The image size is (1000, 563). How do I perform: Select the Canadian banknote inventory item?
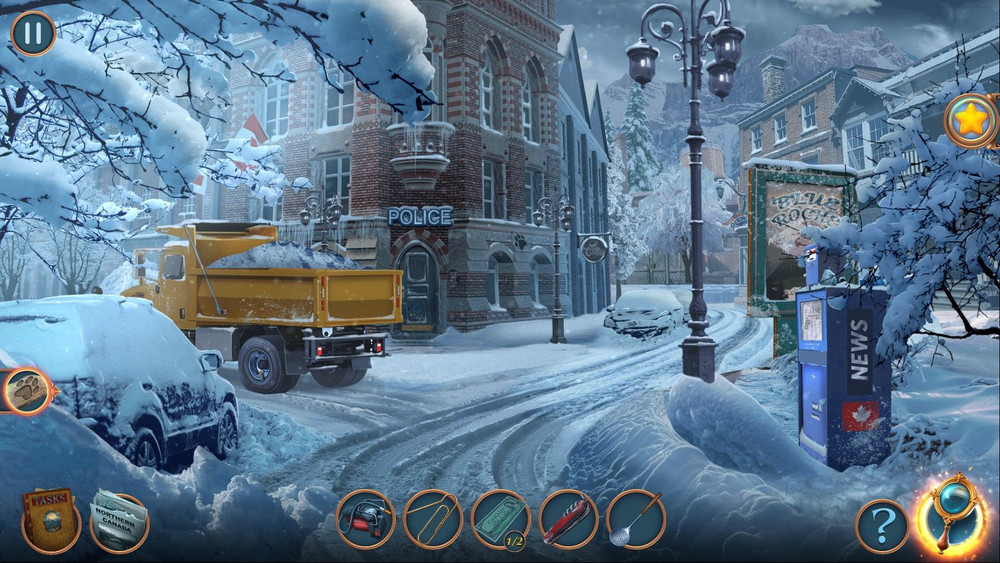(x=500, y=519)
